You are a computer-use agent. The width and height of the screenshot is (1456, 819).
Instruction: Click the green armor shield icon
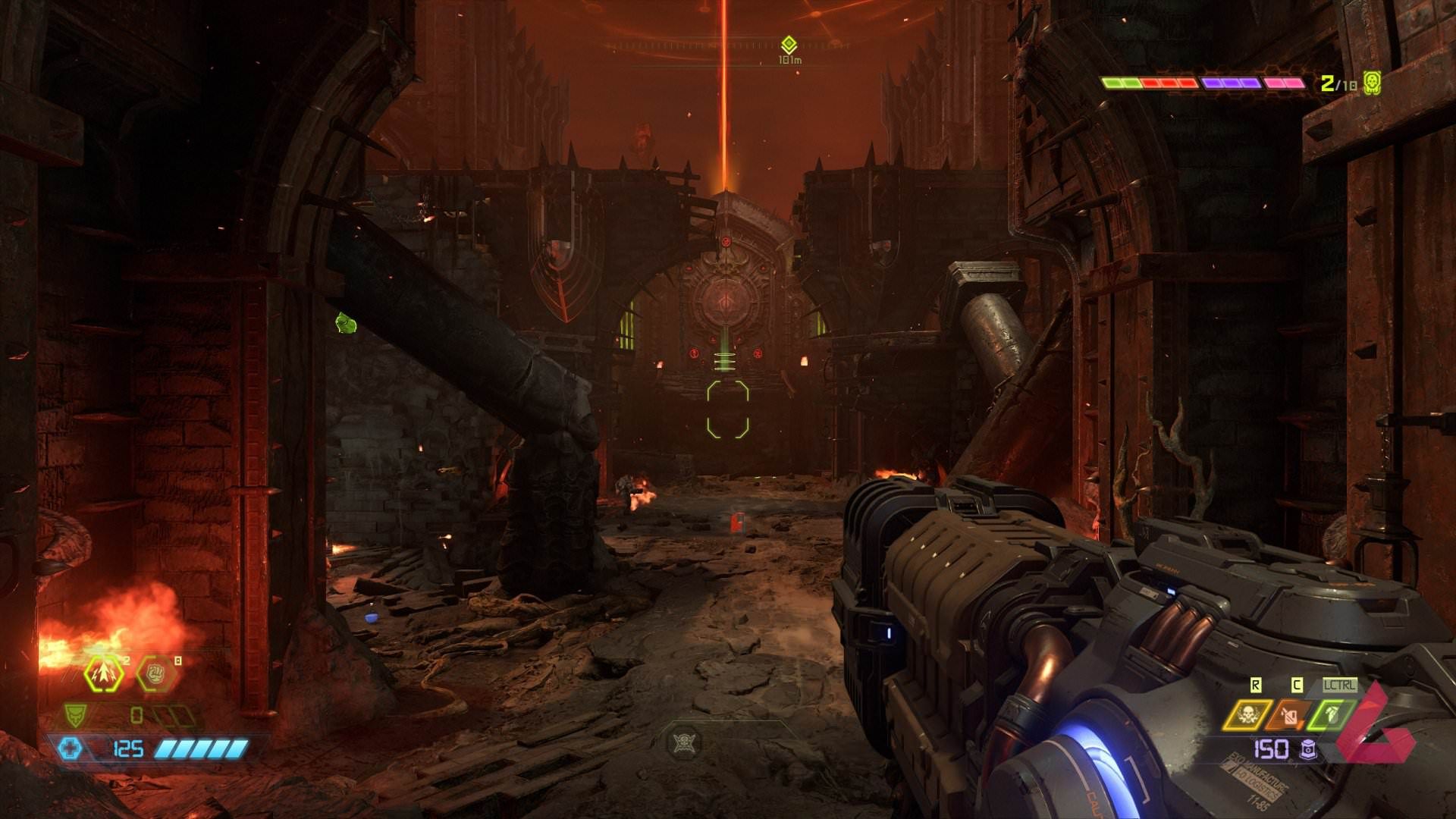[x=75, y=714]
